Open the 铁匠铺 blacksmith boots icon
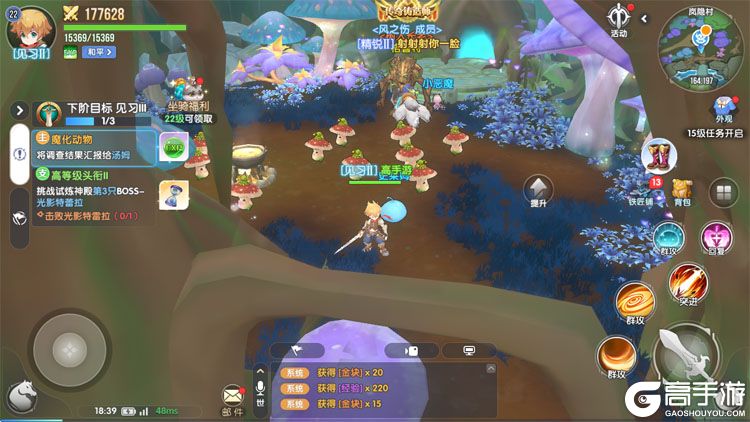This screenshot has width=750, height=422. [x=661, y=158]
